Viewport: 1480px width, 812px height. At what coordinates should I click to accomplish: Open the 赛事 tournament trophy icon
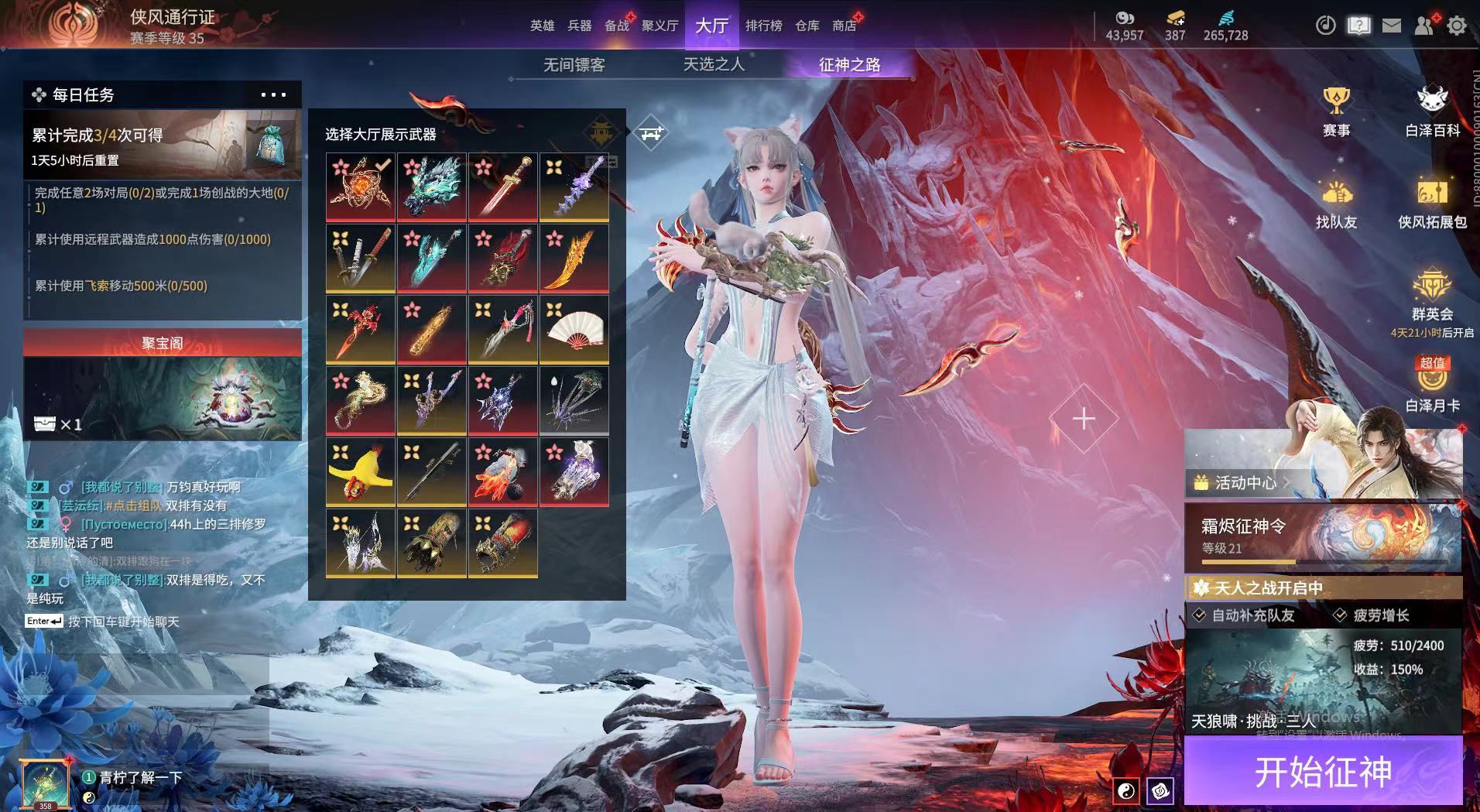coord(1336,111)
